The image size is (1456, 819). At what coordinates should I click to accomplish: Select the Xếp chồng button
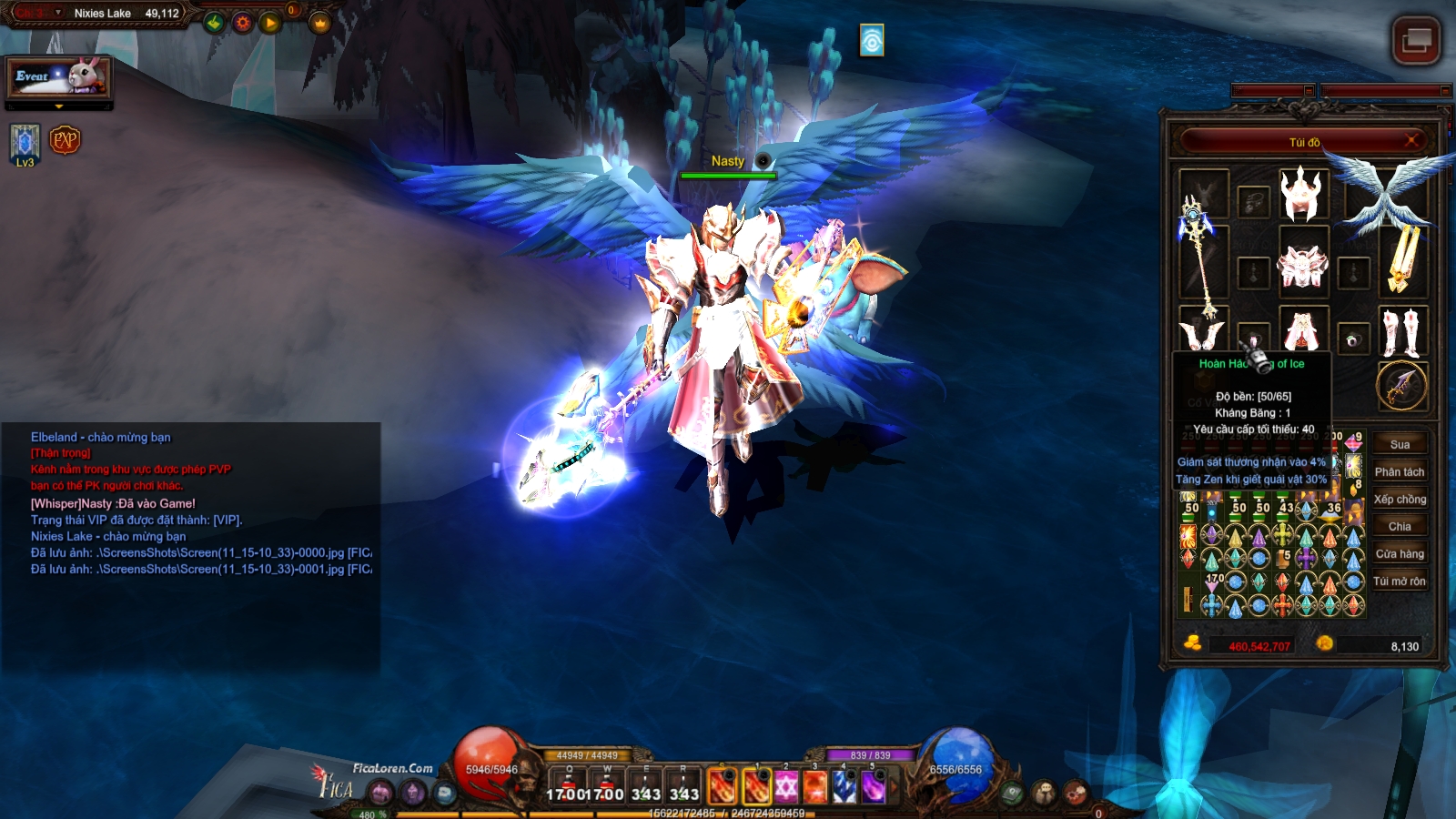pyautogui.click(x=1400, y=500)
